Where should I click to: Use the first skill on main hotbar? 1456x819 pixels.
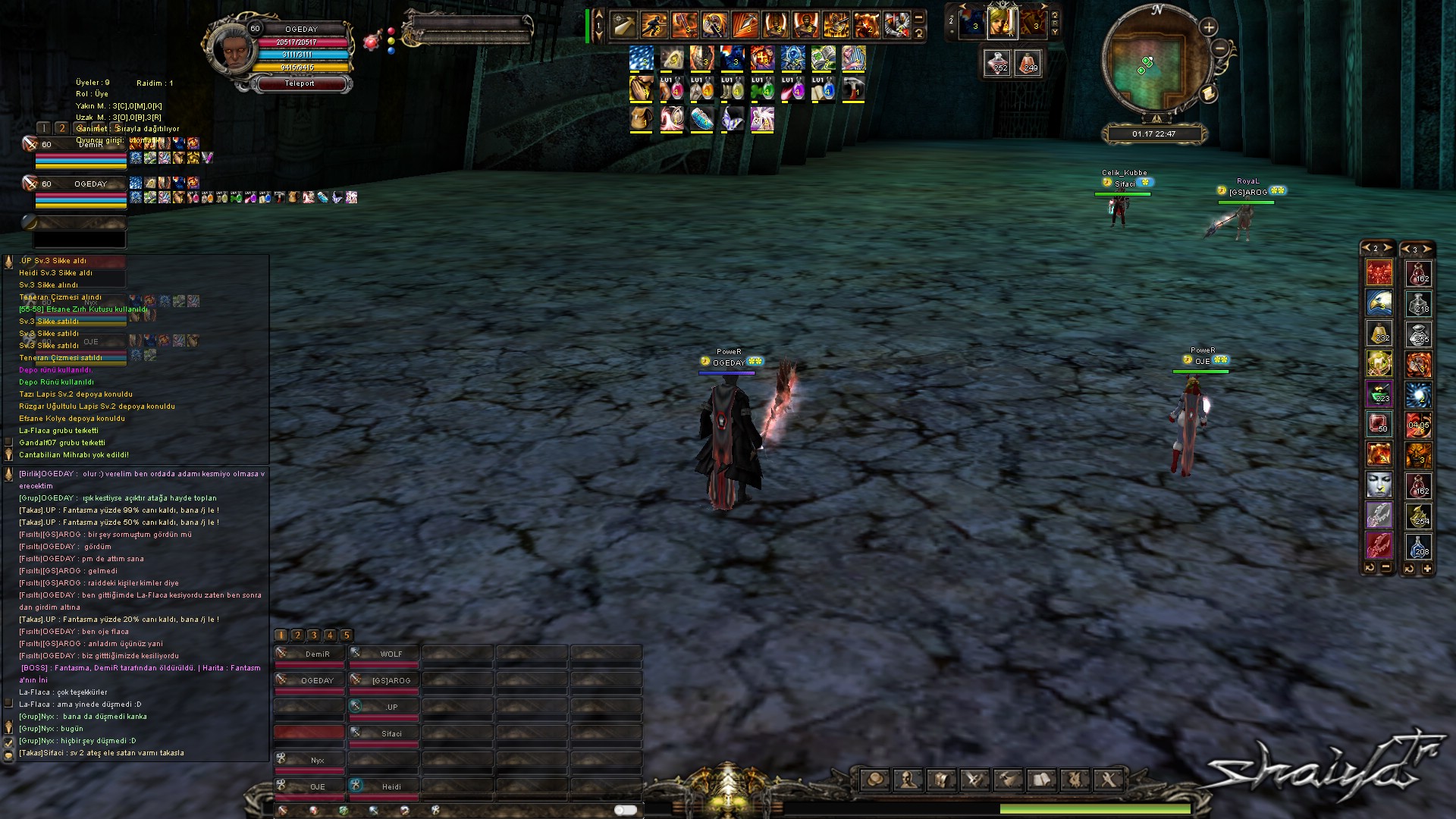tap(623, 25)
